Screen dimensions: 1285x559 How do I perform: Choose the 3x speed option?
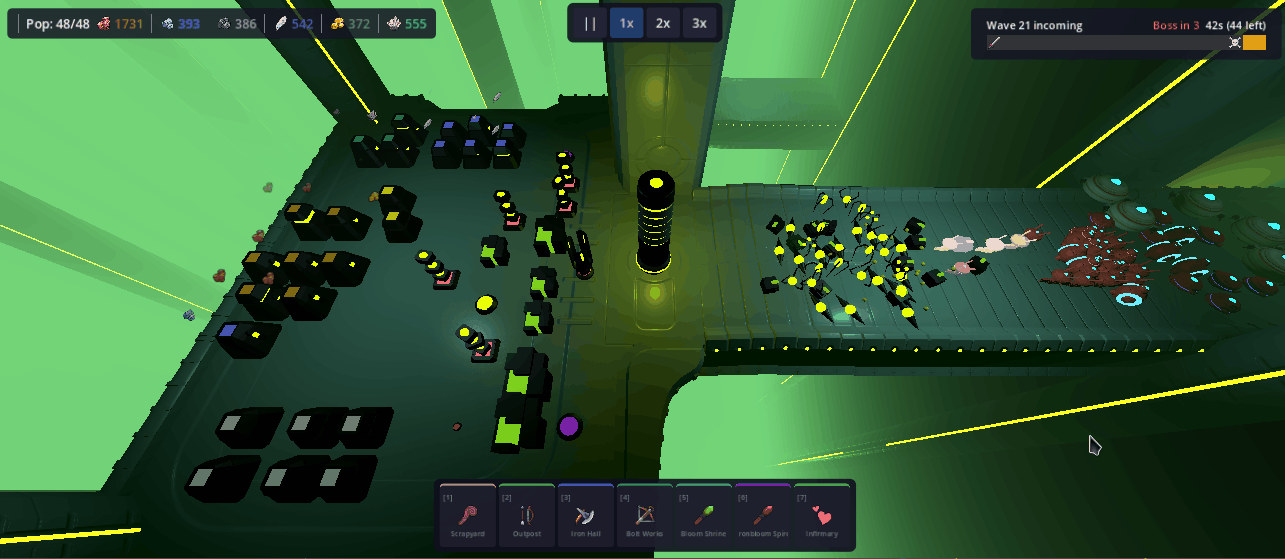coord(699,23)
